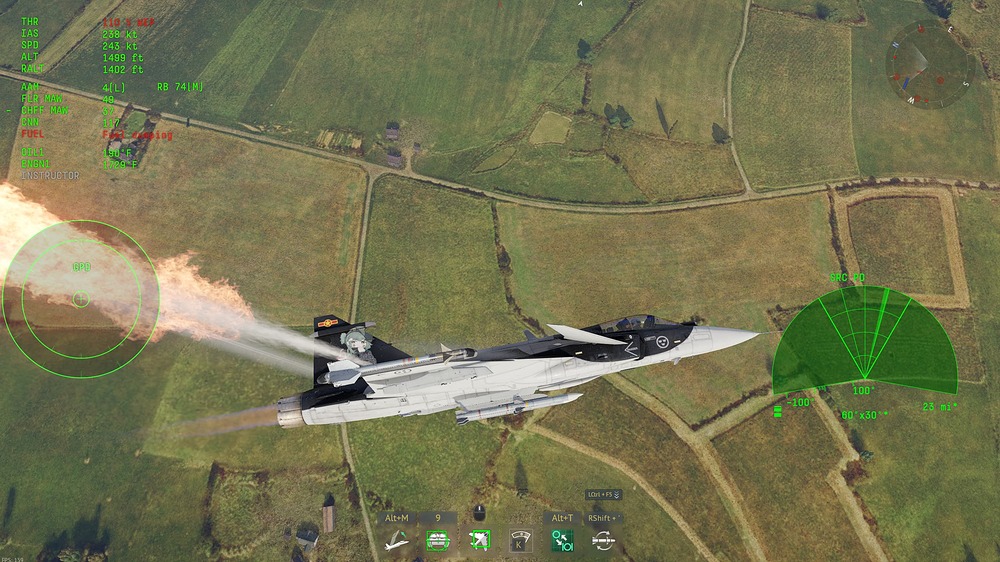Viewport: 1000px width, 562px height.
Task: Select the aircraft targeting icon with green box
Action: point(479,541)
